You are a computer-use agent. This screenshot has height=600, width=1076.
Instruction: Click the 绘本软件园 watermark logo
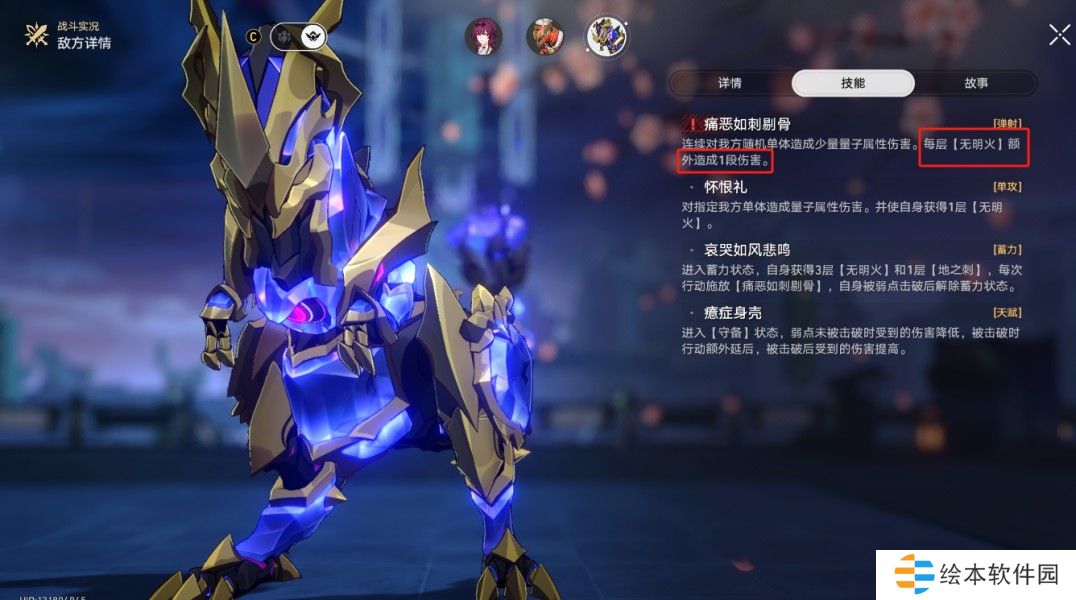coord(976,575)
